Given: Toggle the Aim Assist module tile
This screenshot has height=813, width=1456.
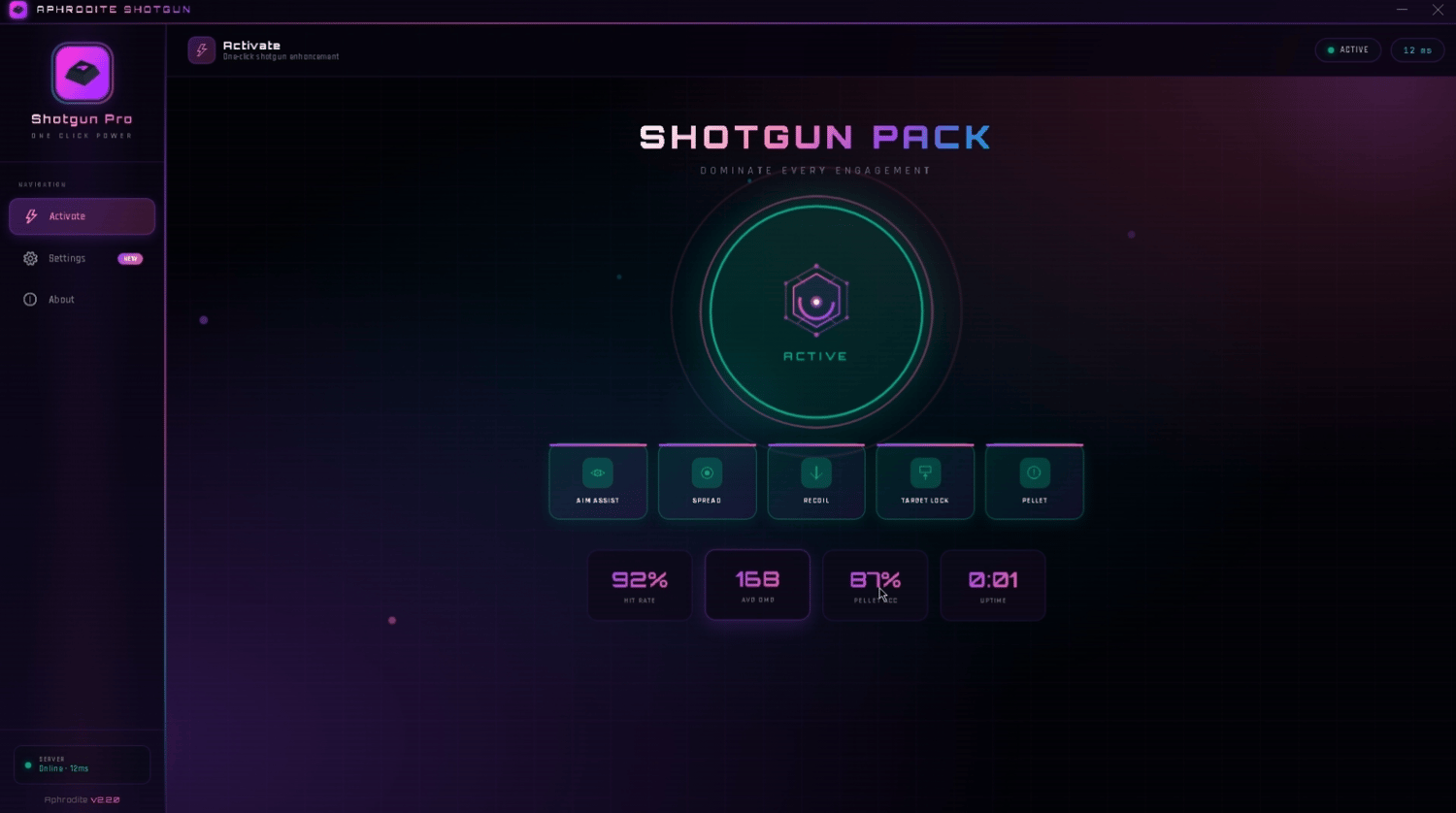Looking at the screenshot, I should tap(598, 482).
